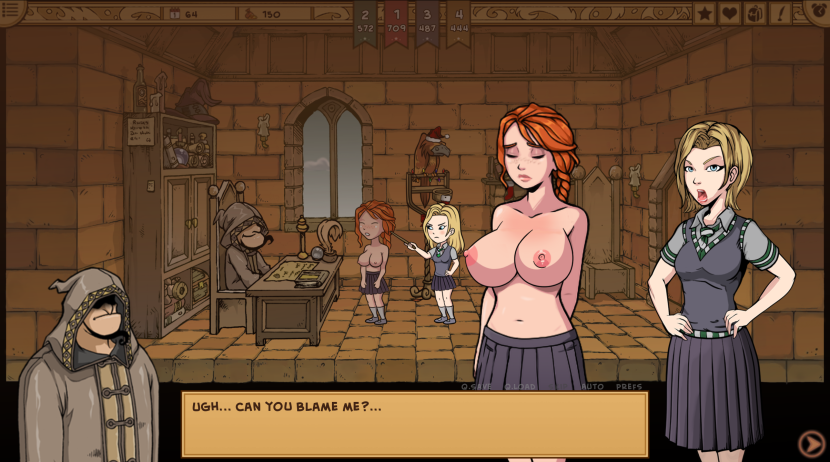
Task: Click the alarm clock icon
Action: click(816, 10)
